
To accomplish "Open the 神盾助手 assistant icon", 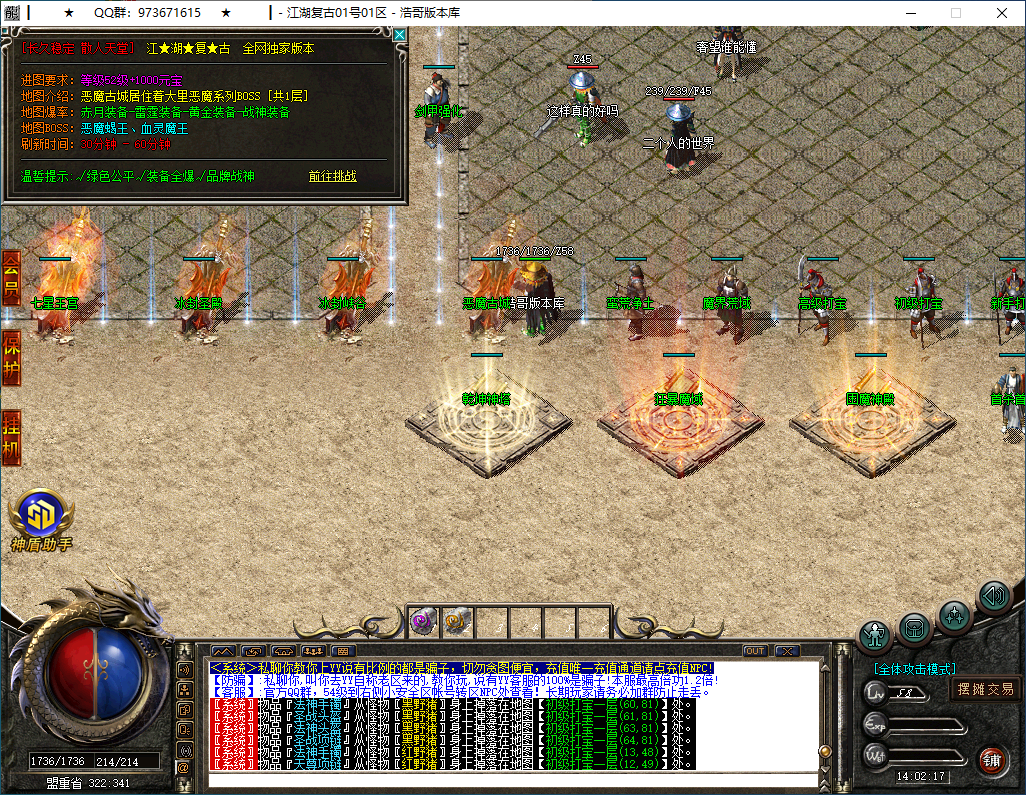I will 41,516.
